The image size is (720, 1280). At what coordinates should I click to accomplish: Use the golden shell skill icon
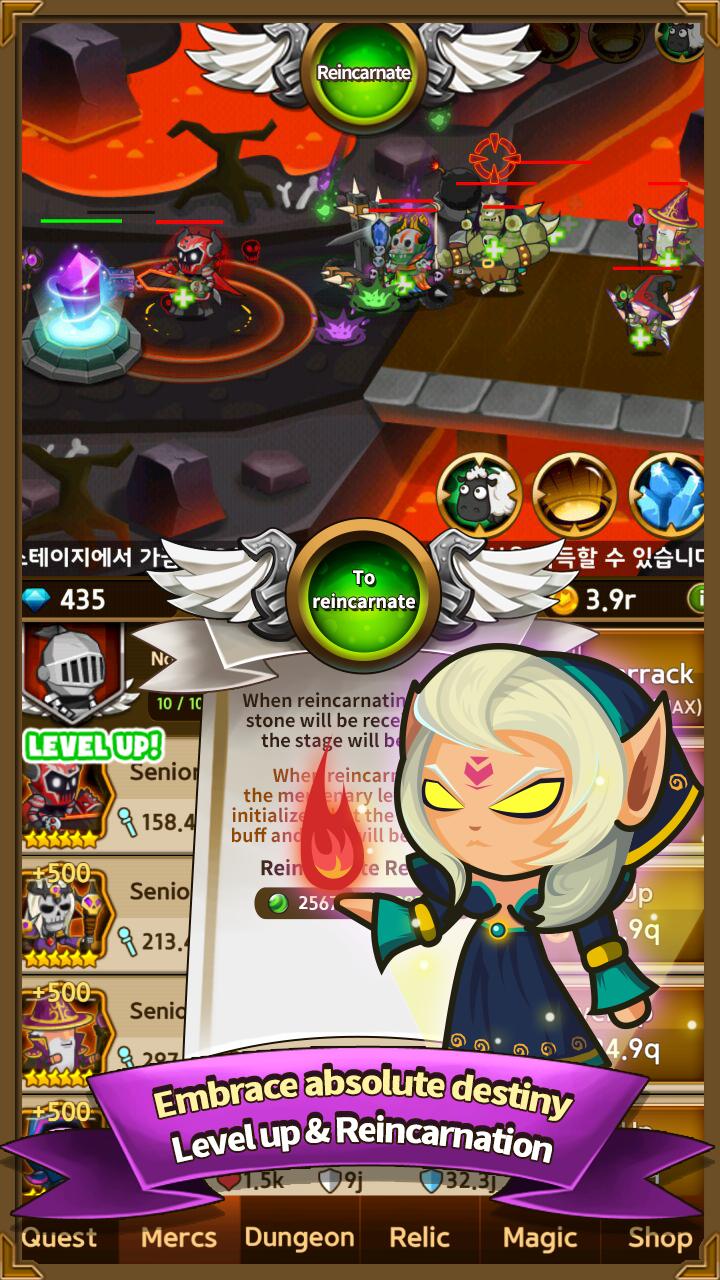pyautogui.click(x=572, y=496)
